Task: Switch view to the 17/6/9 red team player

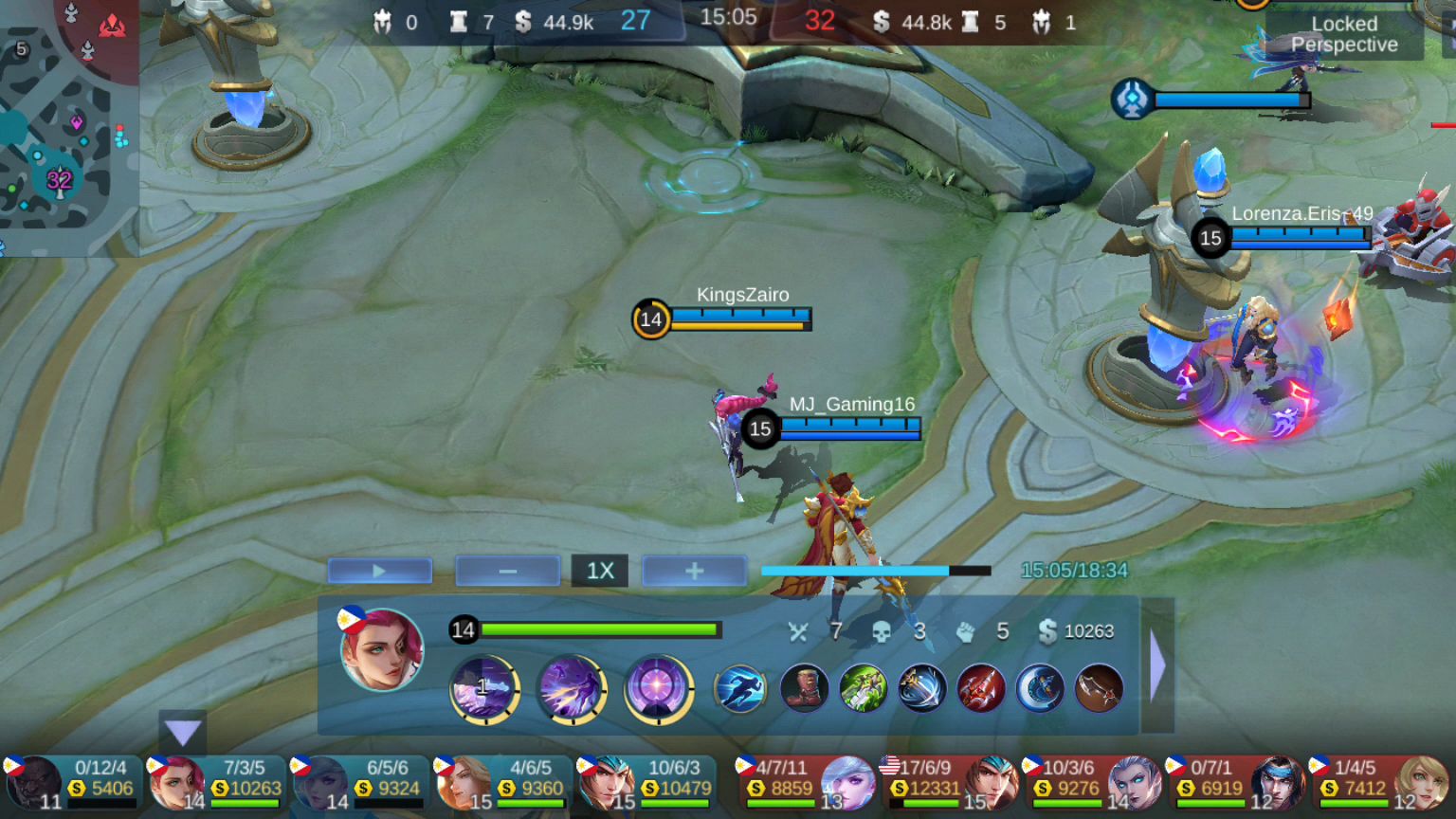Action: (949, 783)
